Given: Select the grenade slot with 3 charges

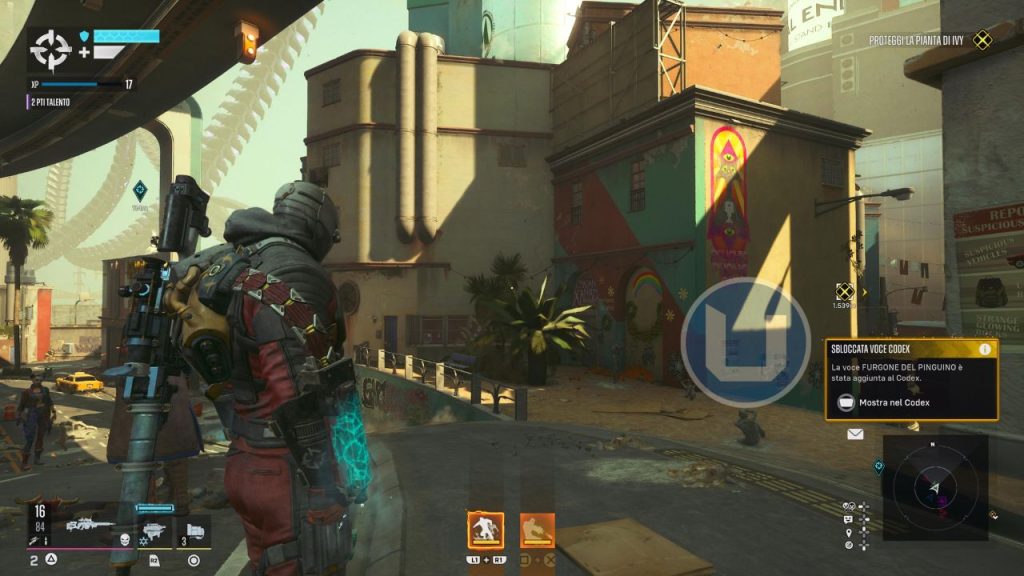Looking at the screenshot, I should point(194,530).
